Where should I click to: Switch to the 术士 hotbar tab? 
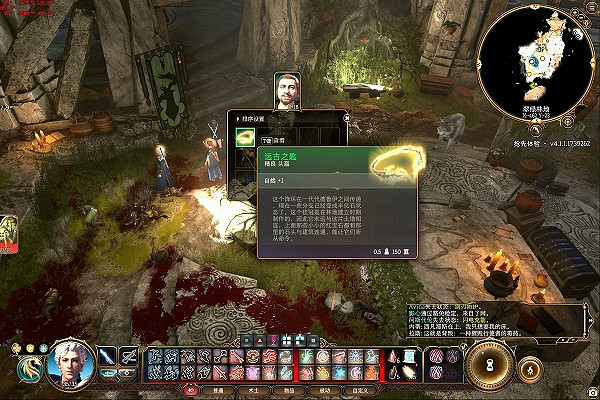(254, 390)
